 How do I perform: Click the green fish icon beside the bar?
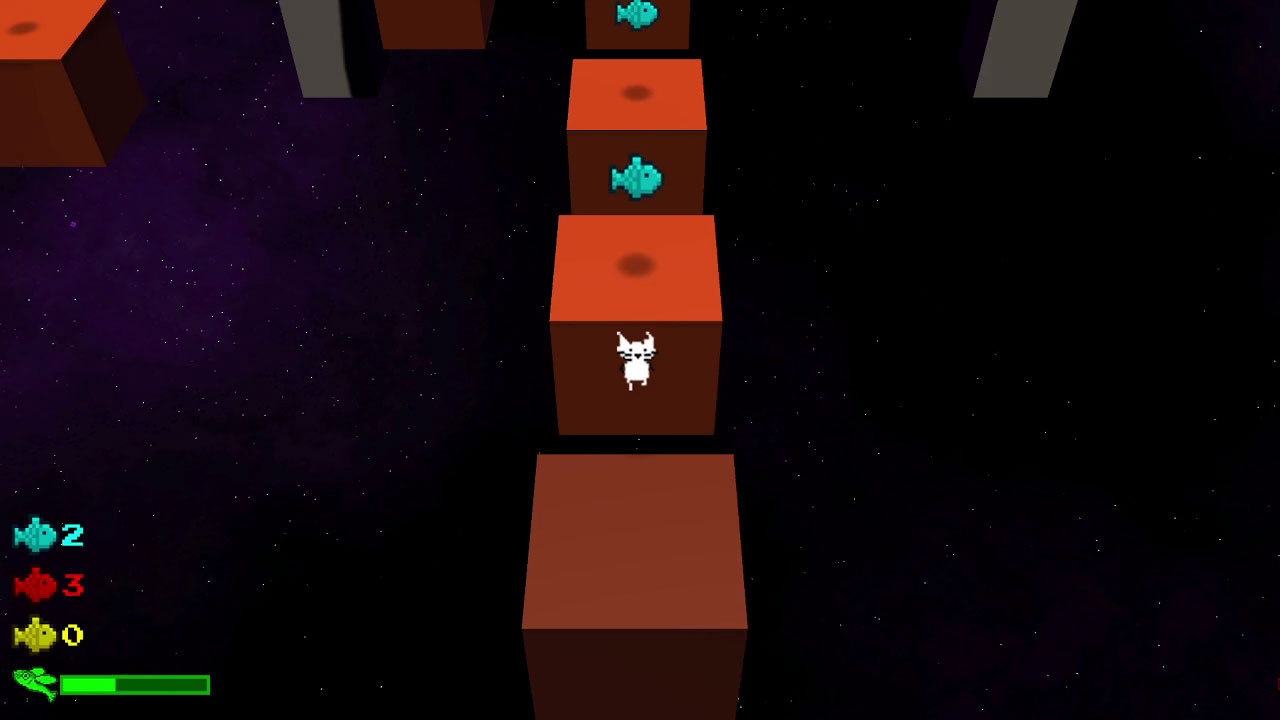[32, 685]
